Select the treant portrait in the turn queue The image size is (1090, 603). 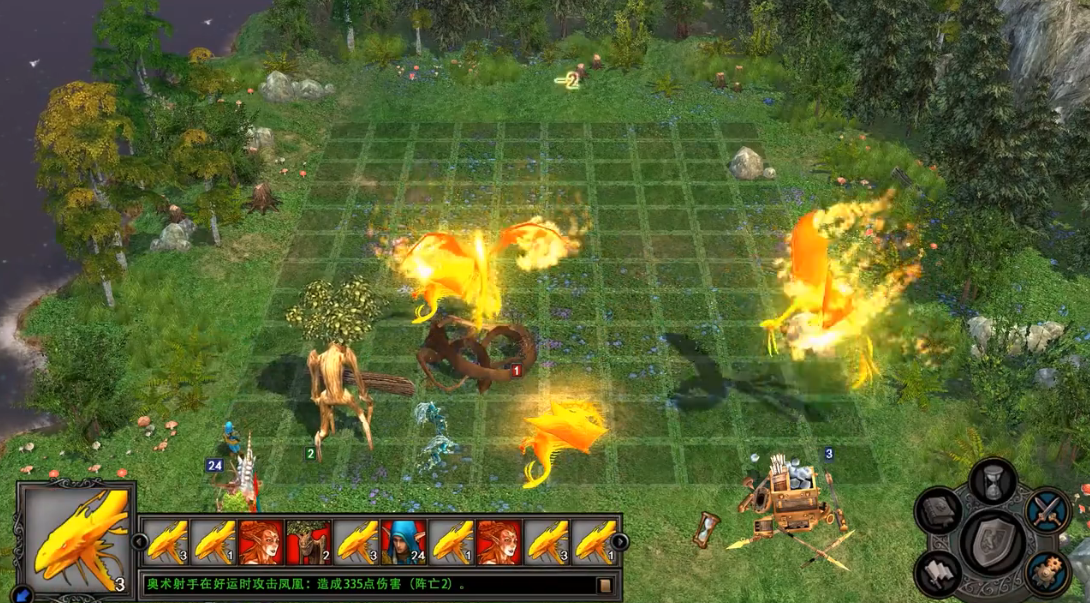point(309,542)
